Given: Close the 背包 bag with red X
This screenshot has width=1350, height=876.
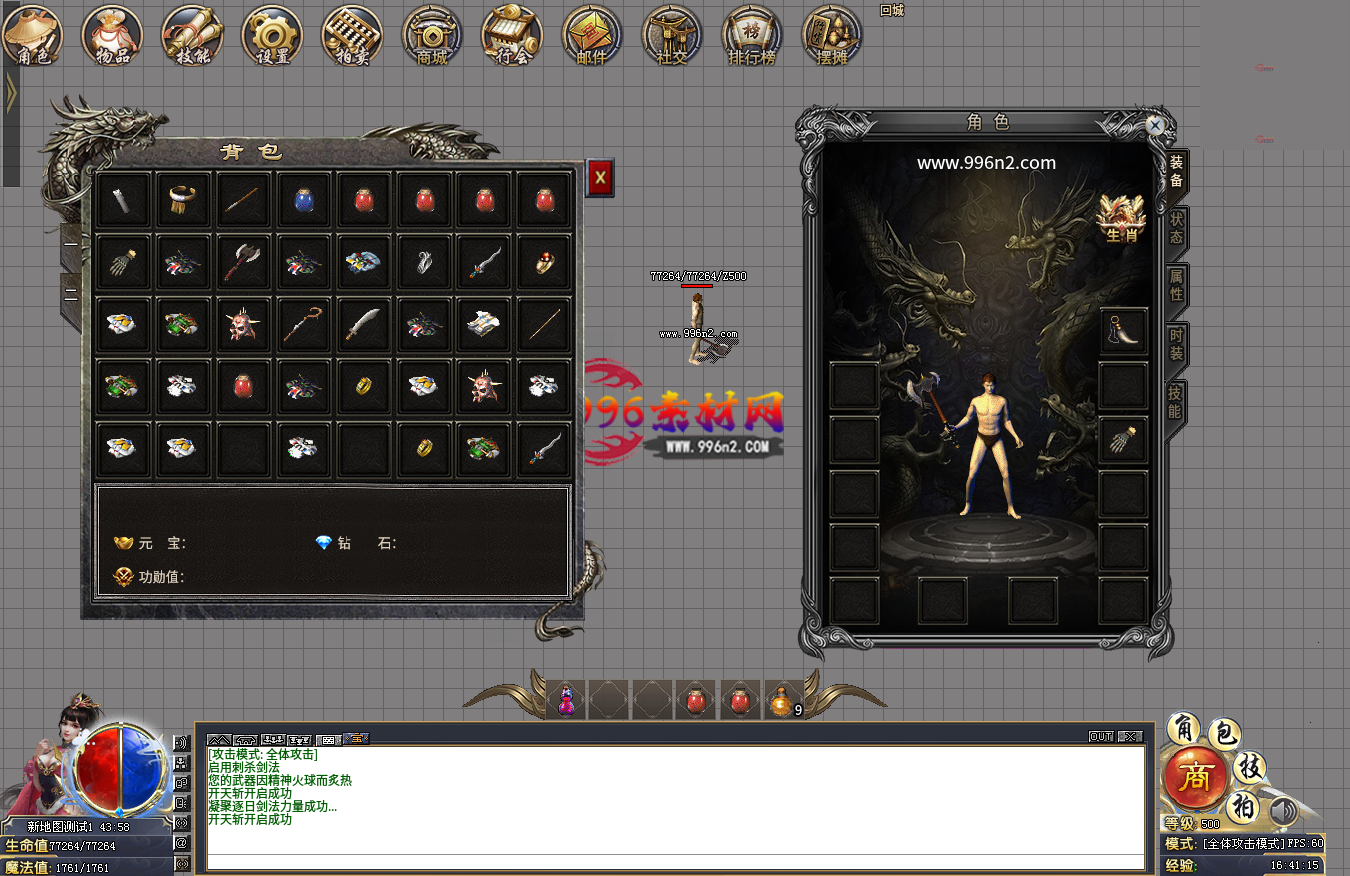Looking at the screenshot, I should [600, 178].
